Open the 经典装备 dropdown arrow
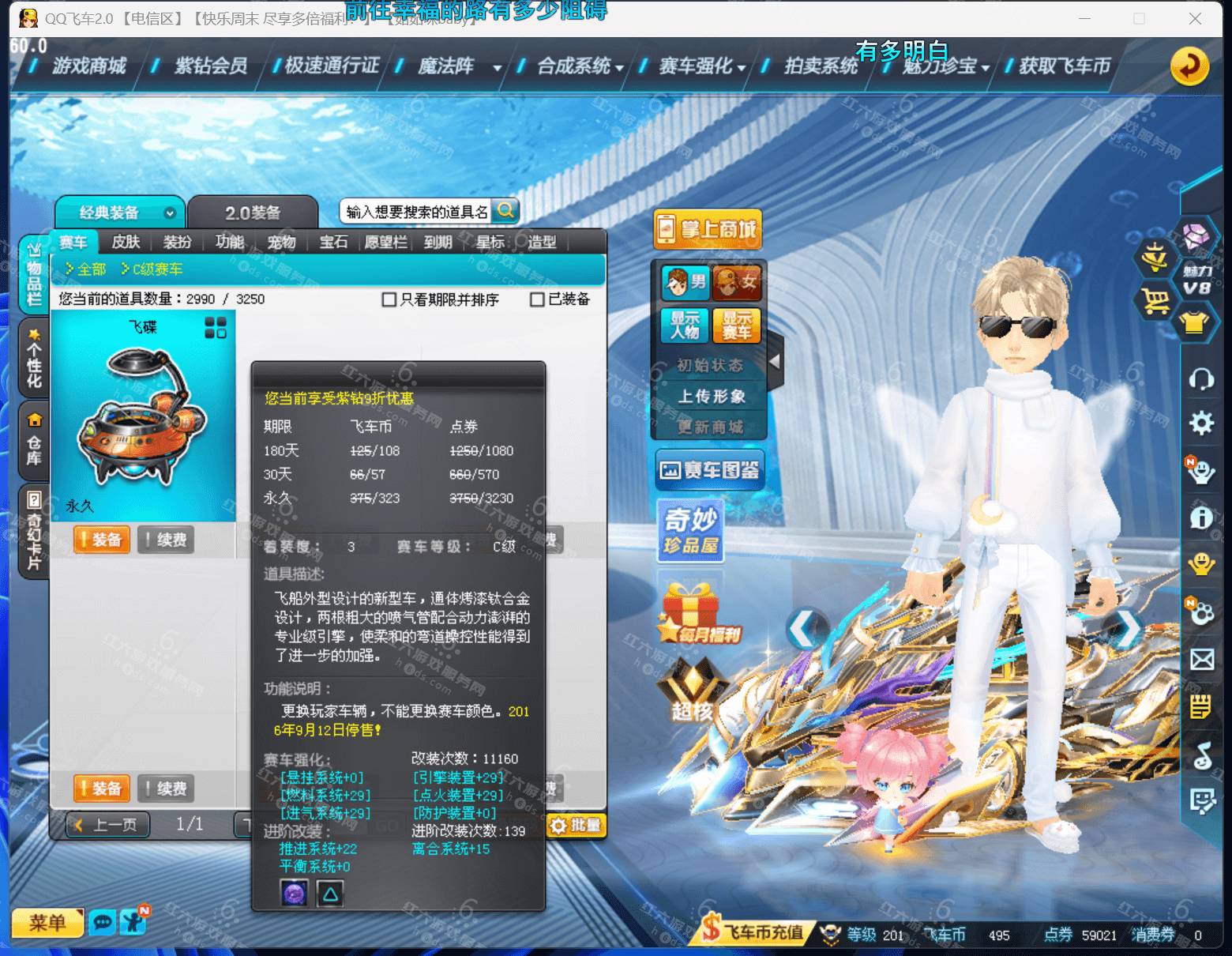The image size is (1232, 956). point(169,213)
